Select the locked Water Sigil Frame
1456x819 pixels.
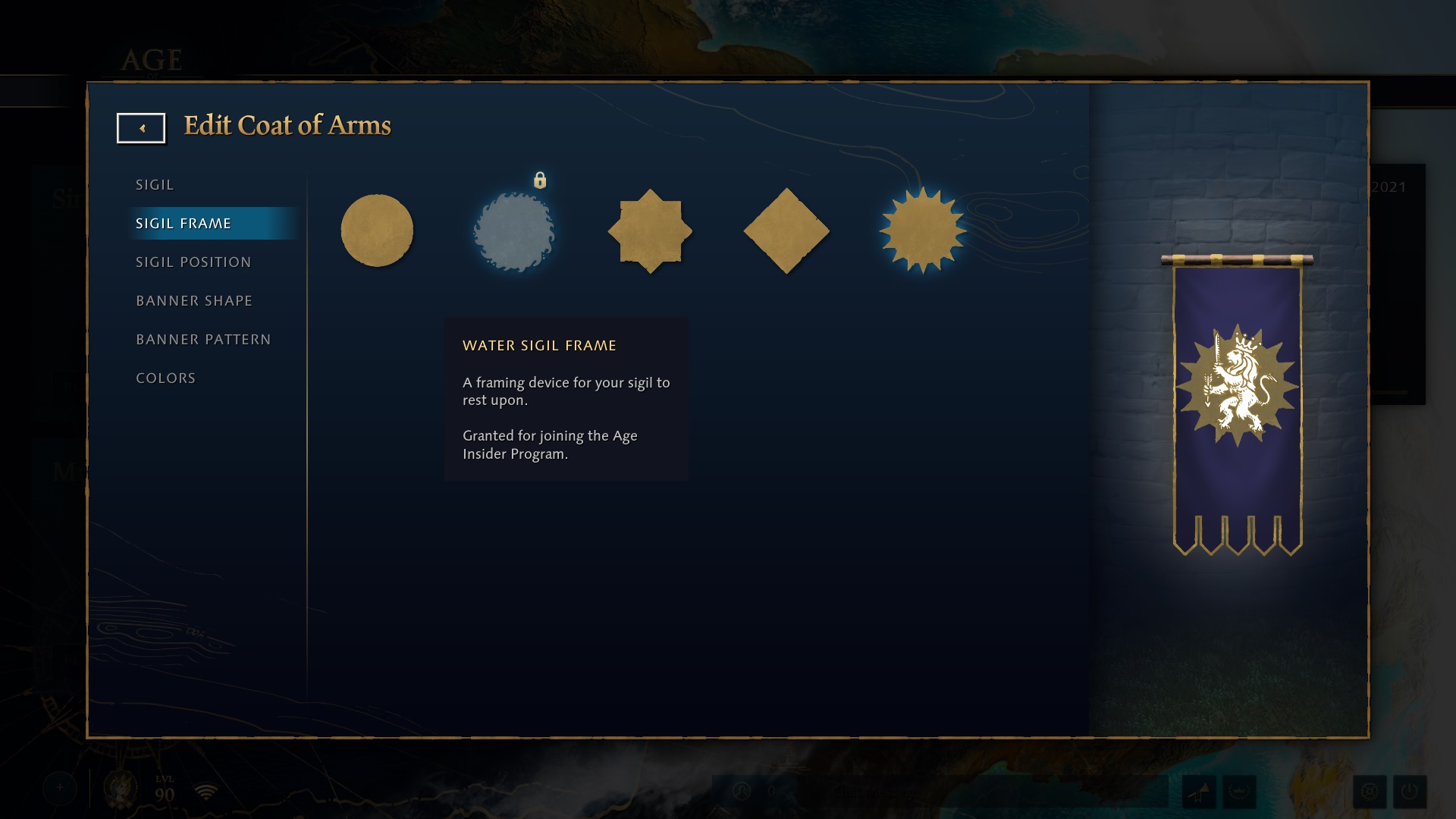[513, 230]
